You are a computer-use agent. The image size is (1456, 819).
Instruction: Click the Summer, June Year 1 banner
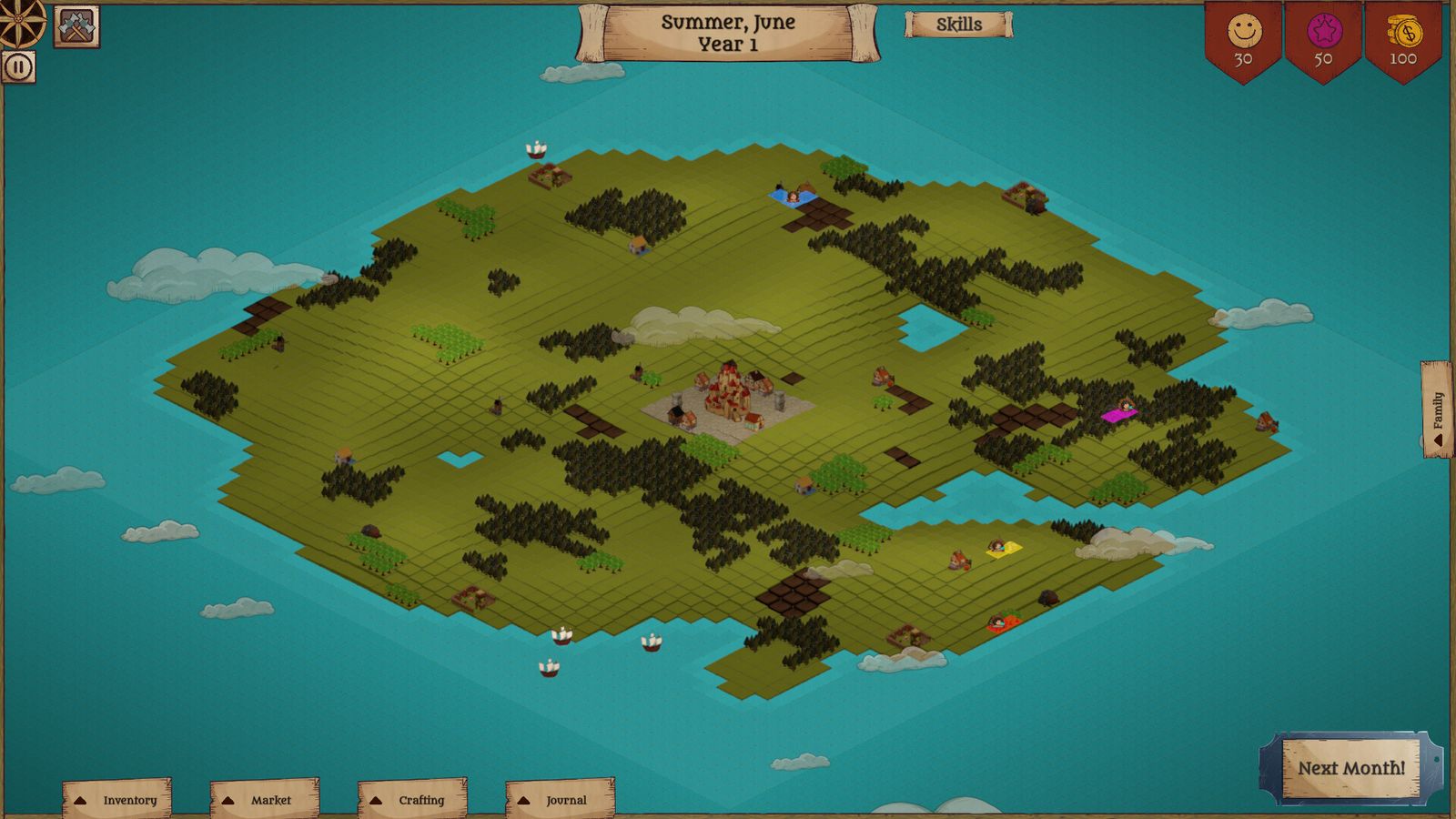coord(728,32)
